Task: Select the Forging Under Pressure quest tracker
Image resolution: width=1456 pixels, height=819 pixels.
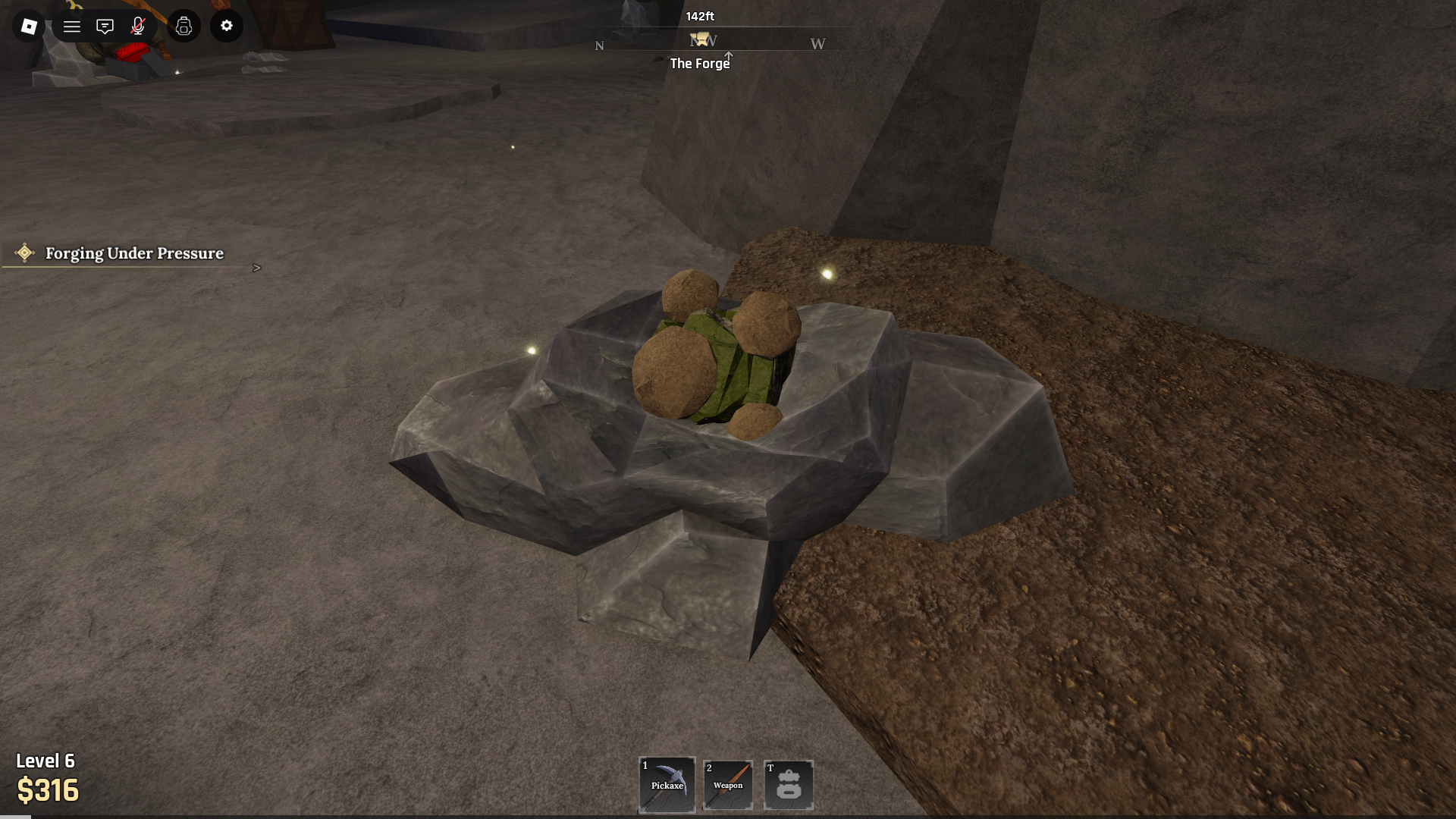Action: coord(134,253)
